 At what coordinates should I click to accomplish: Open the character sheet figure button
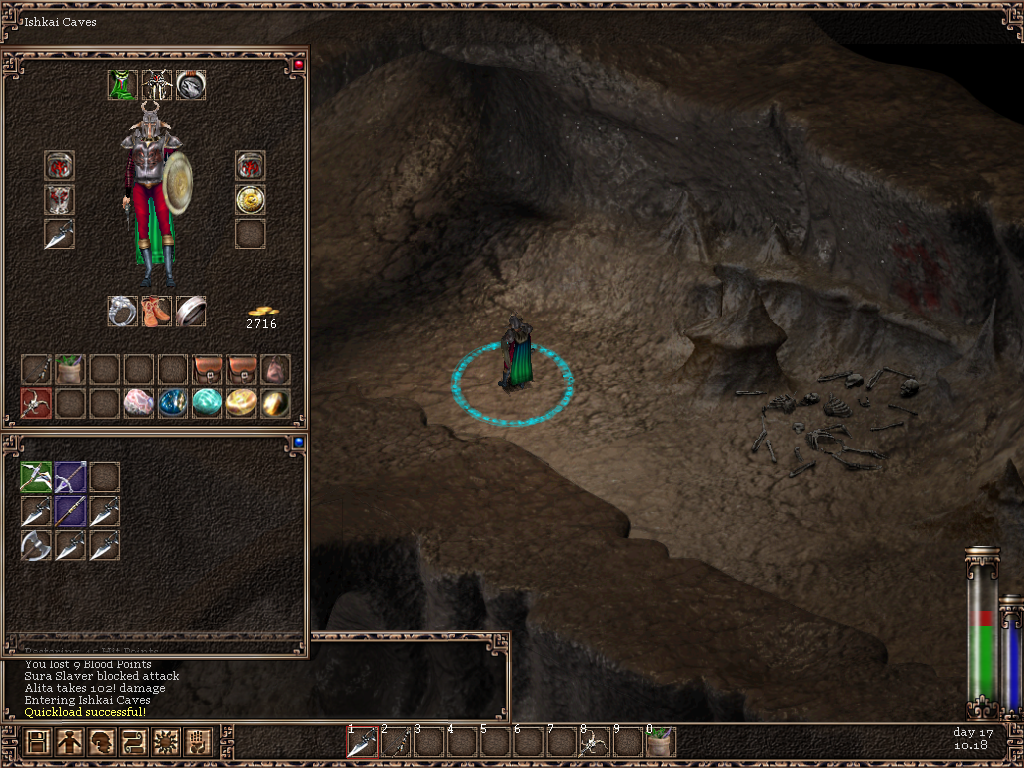click(x=70, y=743)
